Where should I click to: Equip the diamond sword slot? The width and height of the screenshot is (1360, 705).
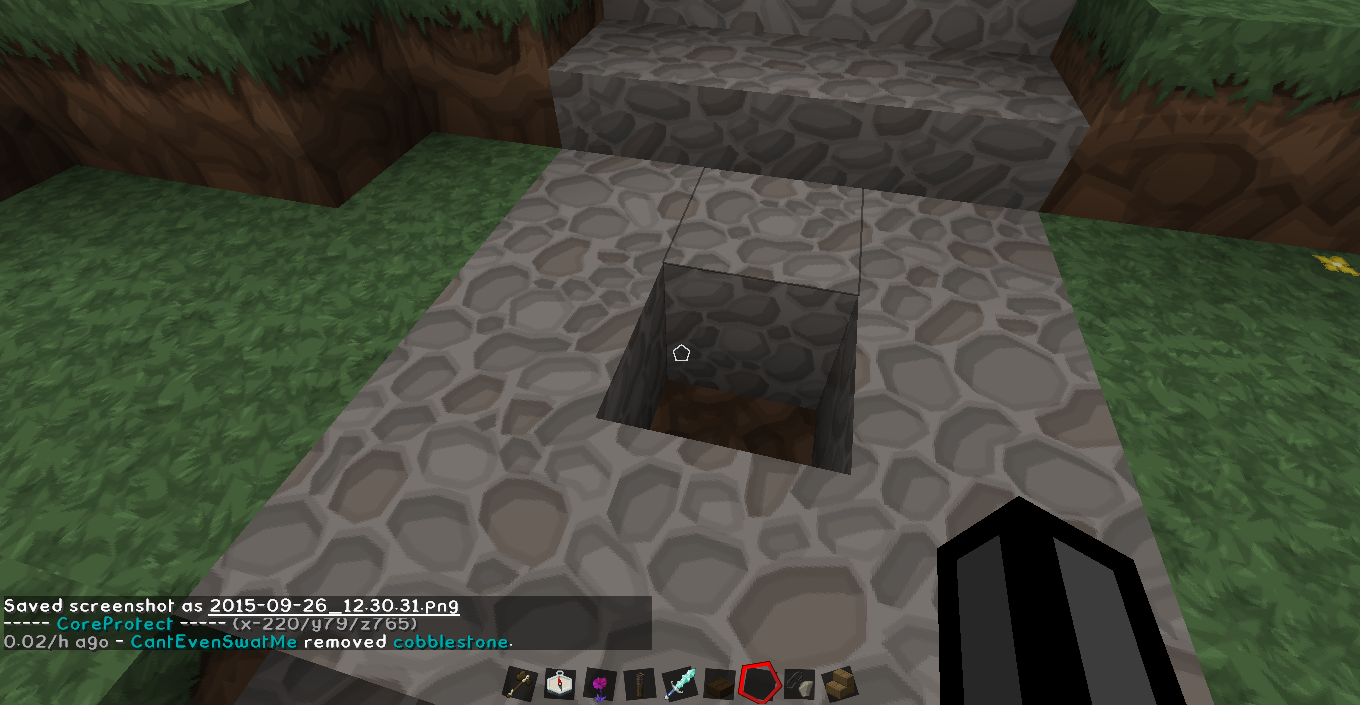coord(678,684)
